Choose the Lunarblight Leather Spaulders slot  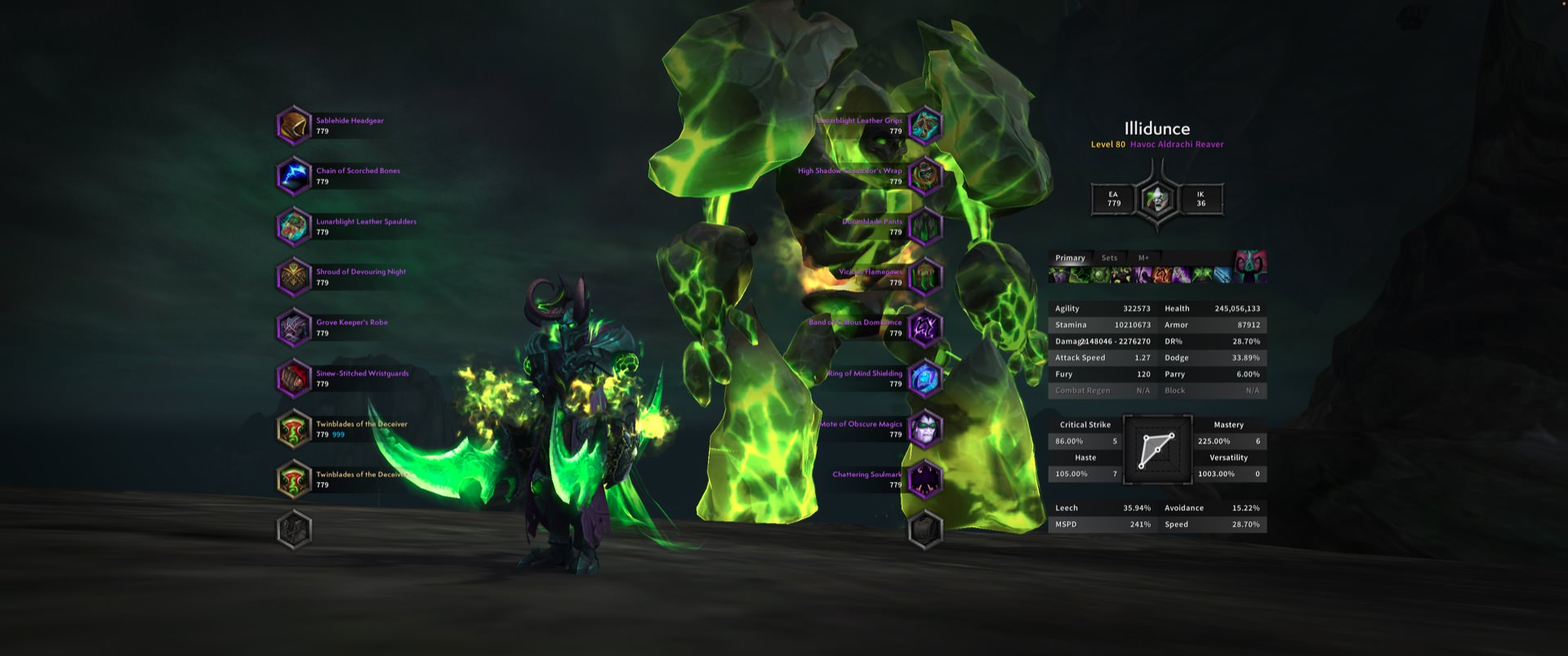pos(294,227)
